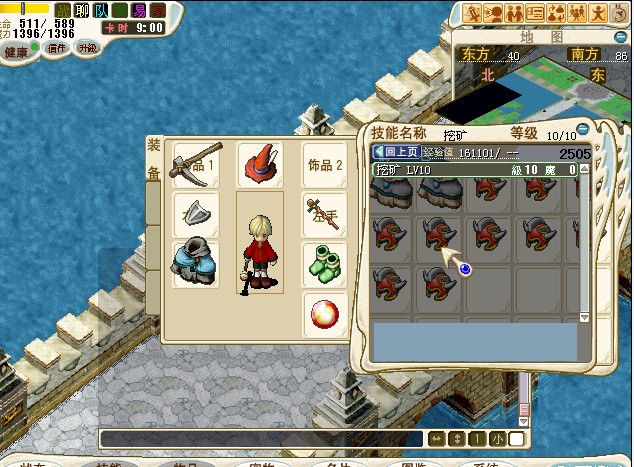This screenshot has width=634, height=467.
Task: Switch to the 装备 equipment tab
Action: [154, 158]
